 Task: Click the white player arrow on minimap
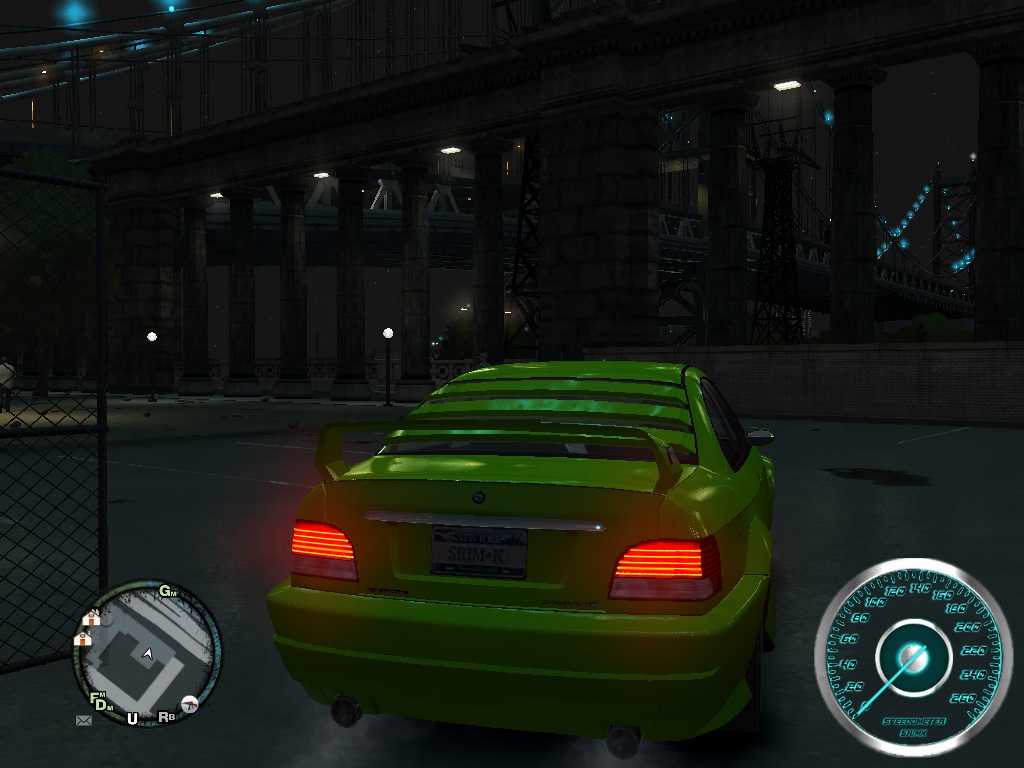148,653
